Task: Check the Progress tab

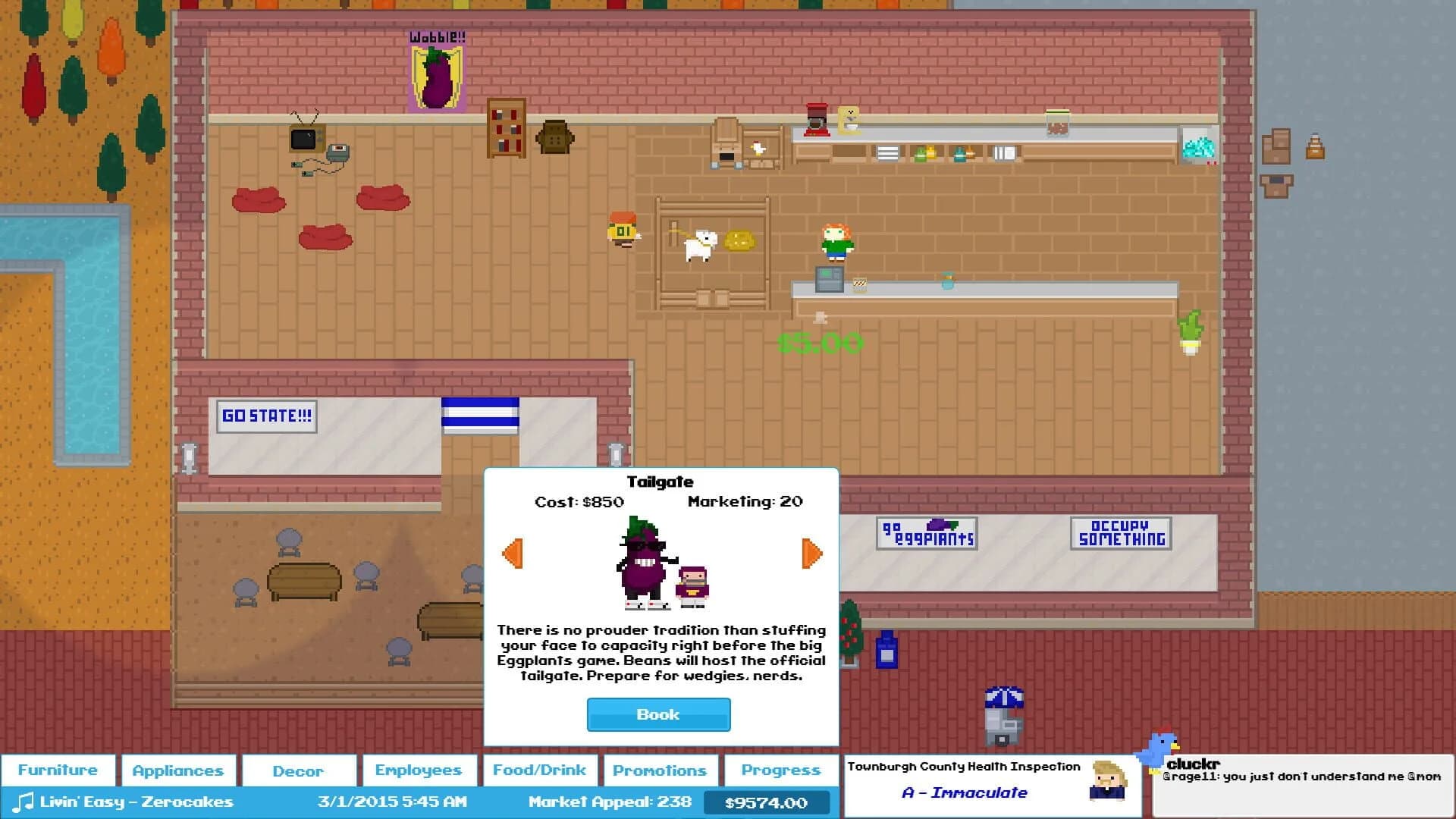Action: (x=780, y=770)
